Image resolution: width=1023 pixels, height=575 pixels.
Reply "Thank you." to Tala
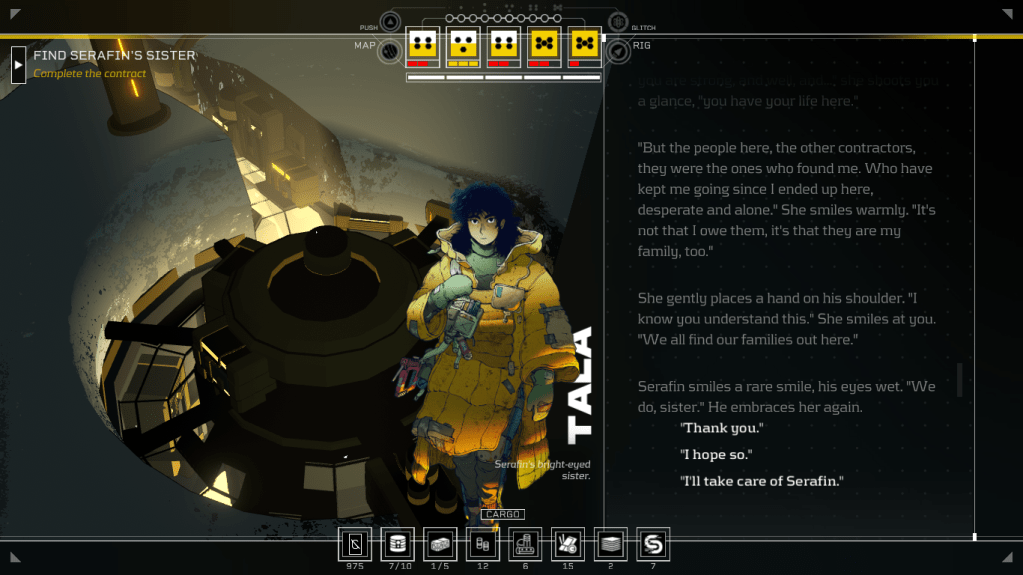[x=721, y=428]
